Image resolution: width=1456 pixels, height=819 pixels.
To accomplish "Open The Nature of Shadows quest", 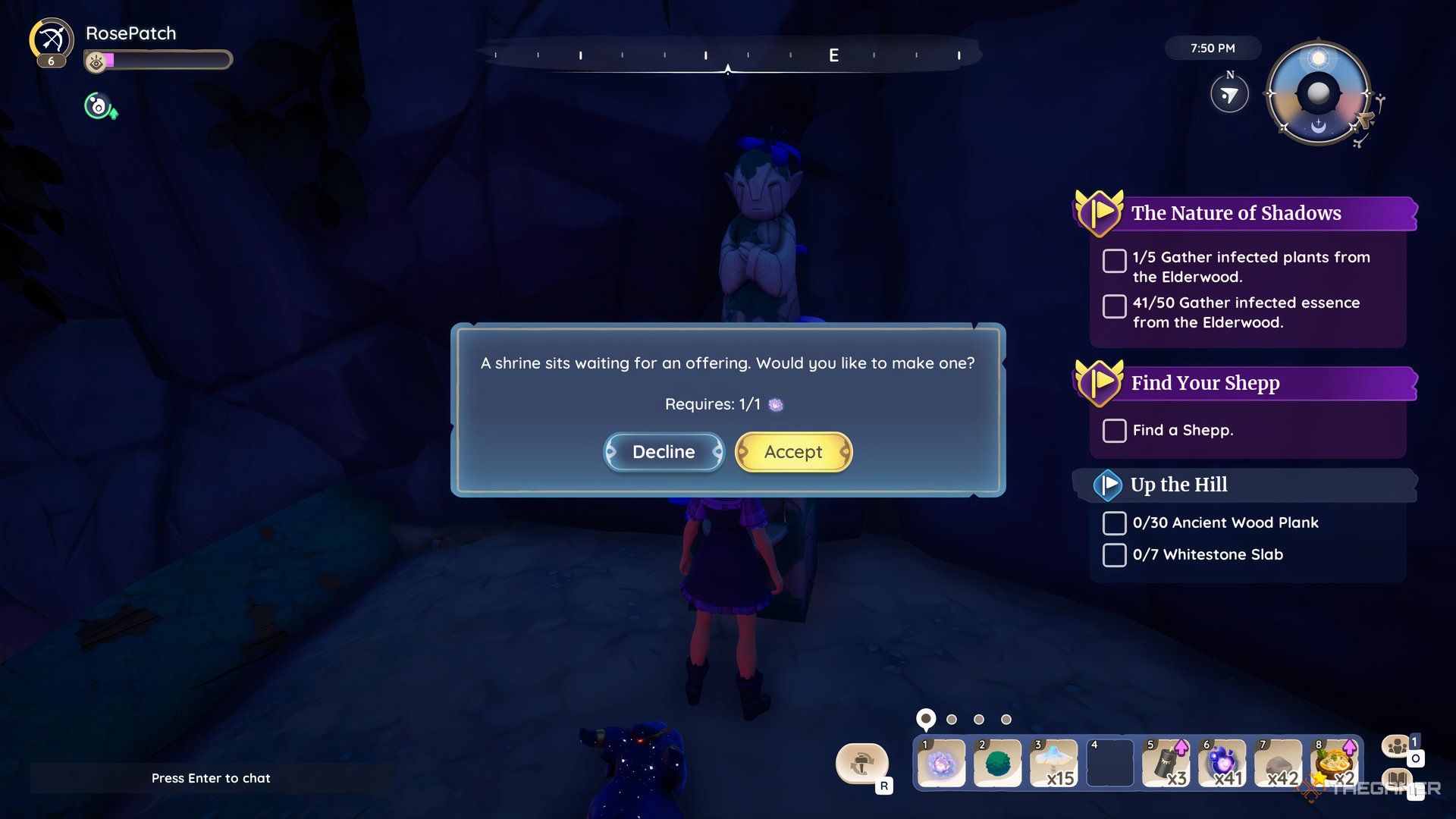I will tap(1236, 213).
